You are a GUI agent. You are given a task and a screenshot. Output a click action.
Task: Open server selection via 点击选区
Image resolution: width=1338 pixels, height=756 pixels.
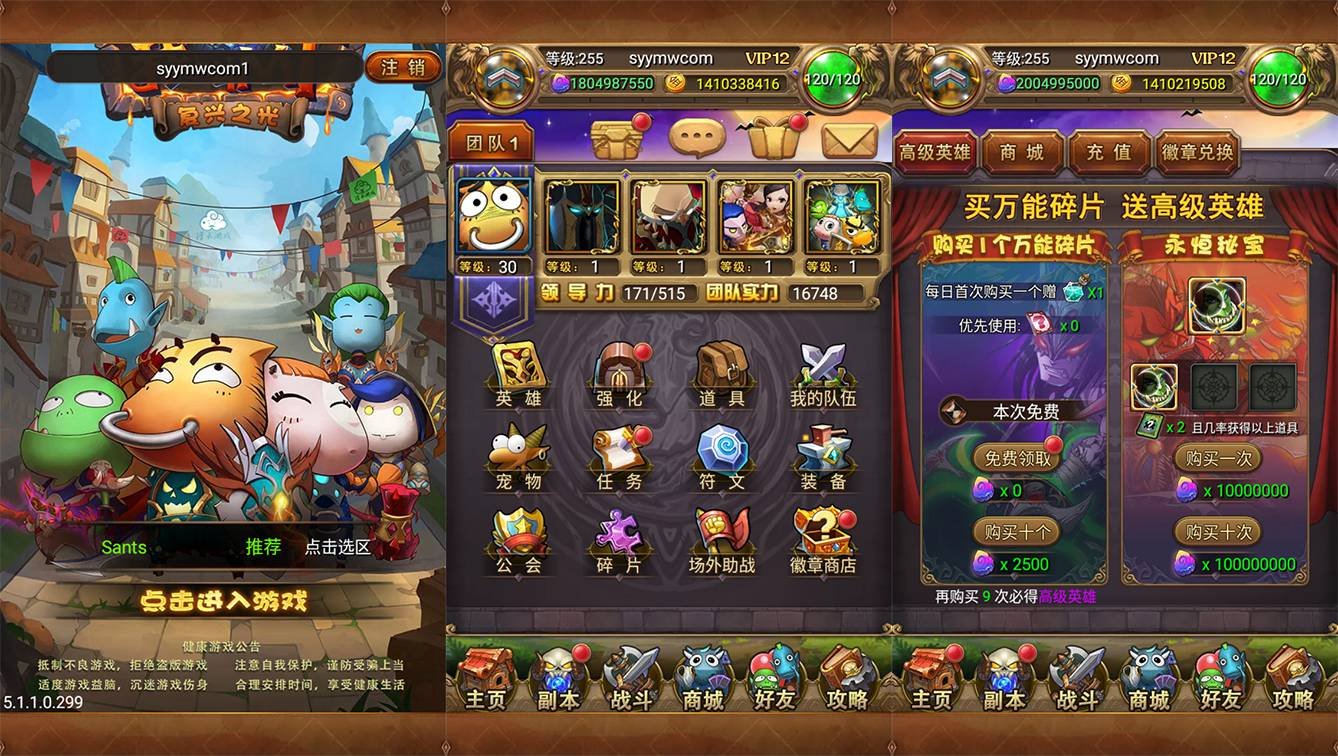(x=337, y=547)
